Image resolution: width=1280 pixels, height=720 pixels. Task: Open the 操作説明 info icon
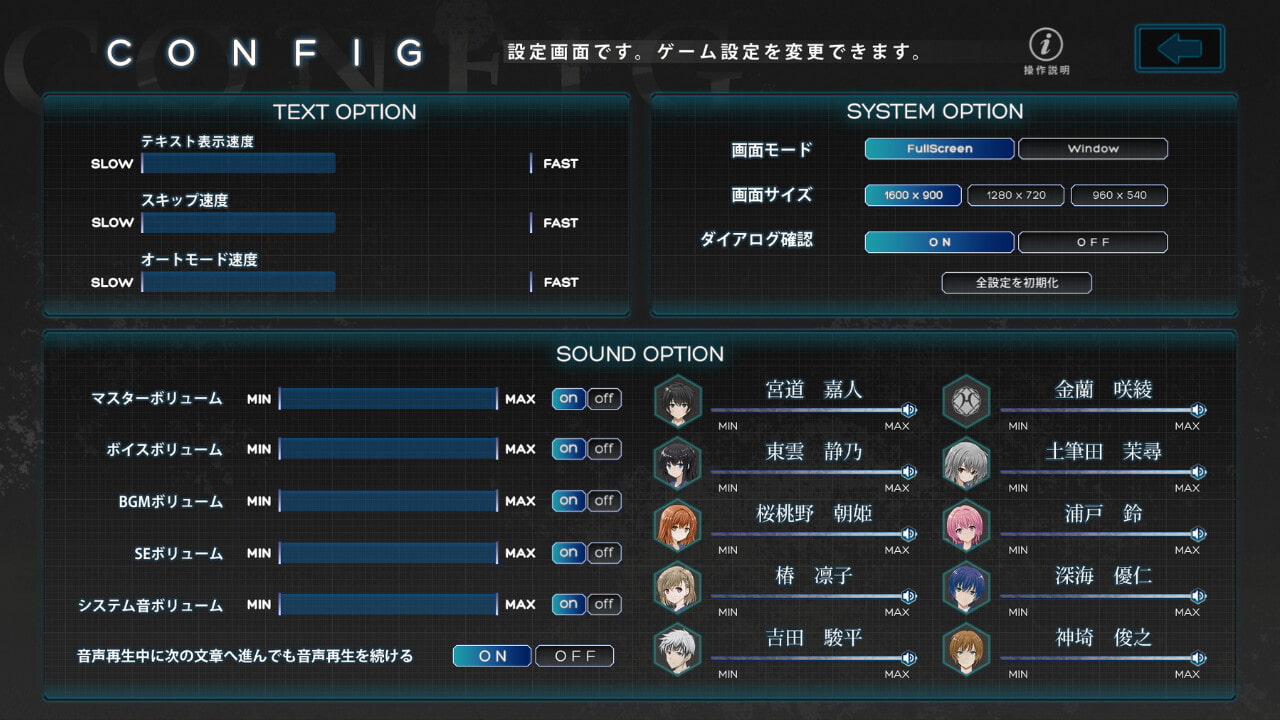tap(1046, 46)
